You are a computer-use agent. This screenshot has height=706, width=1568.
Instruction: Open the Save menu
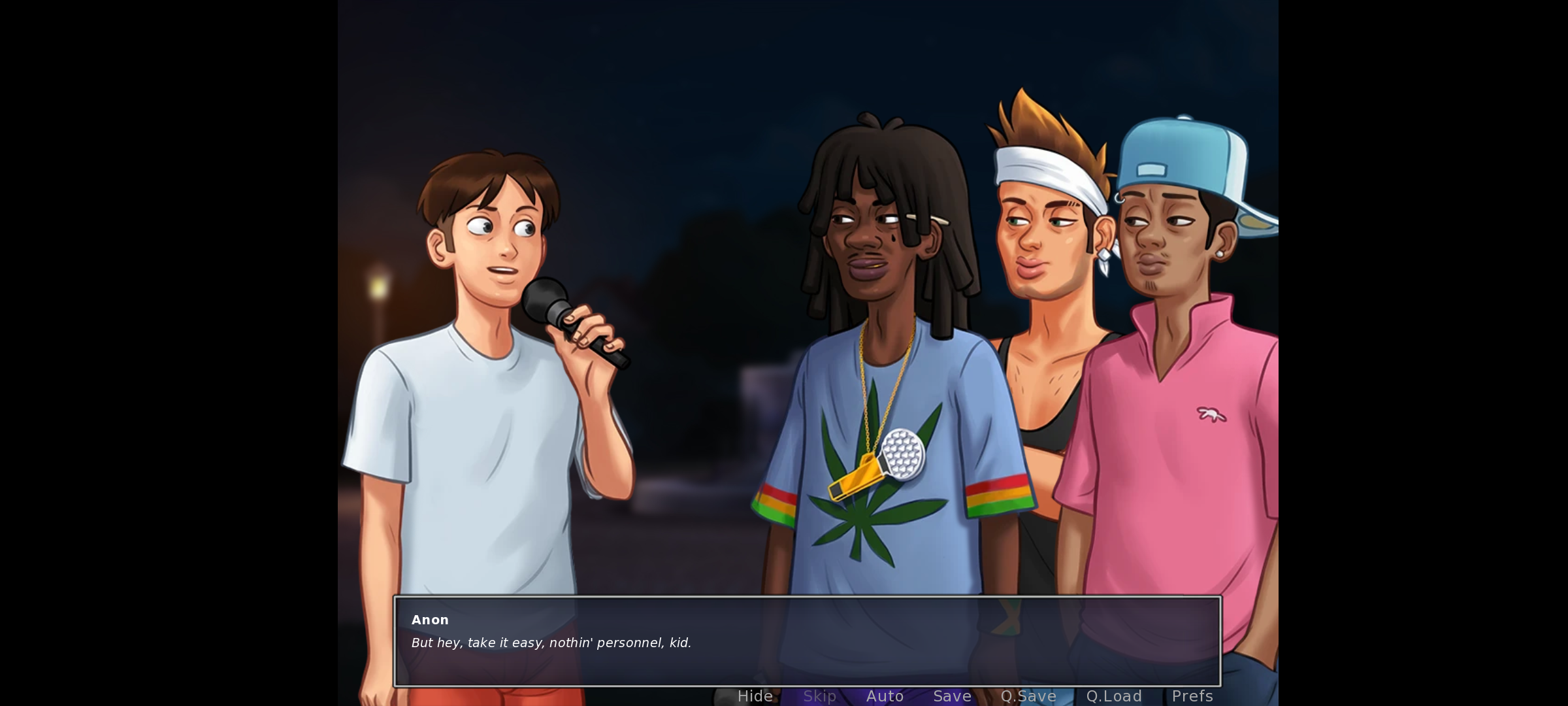[952, 696]
